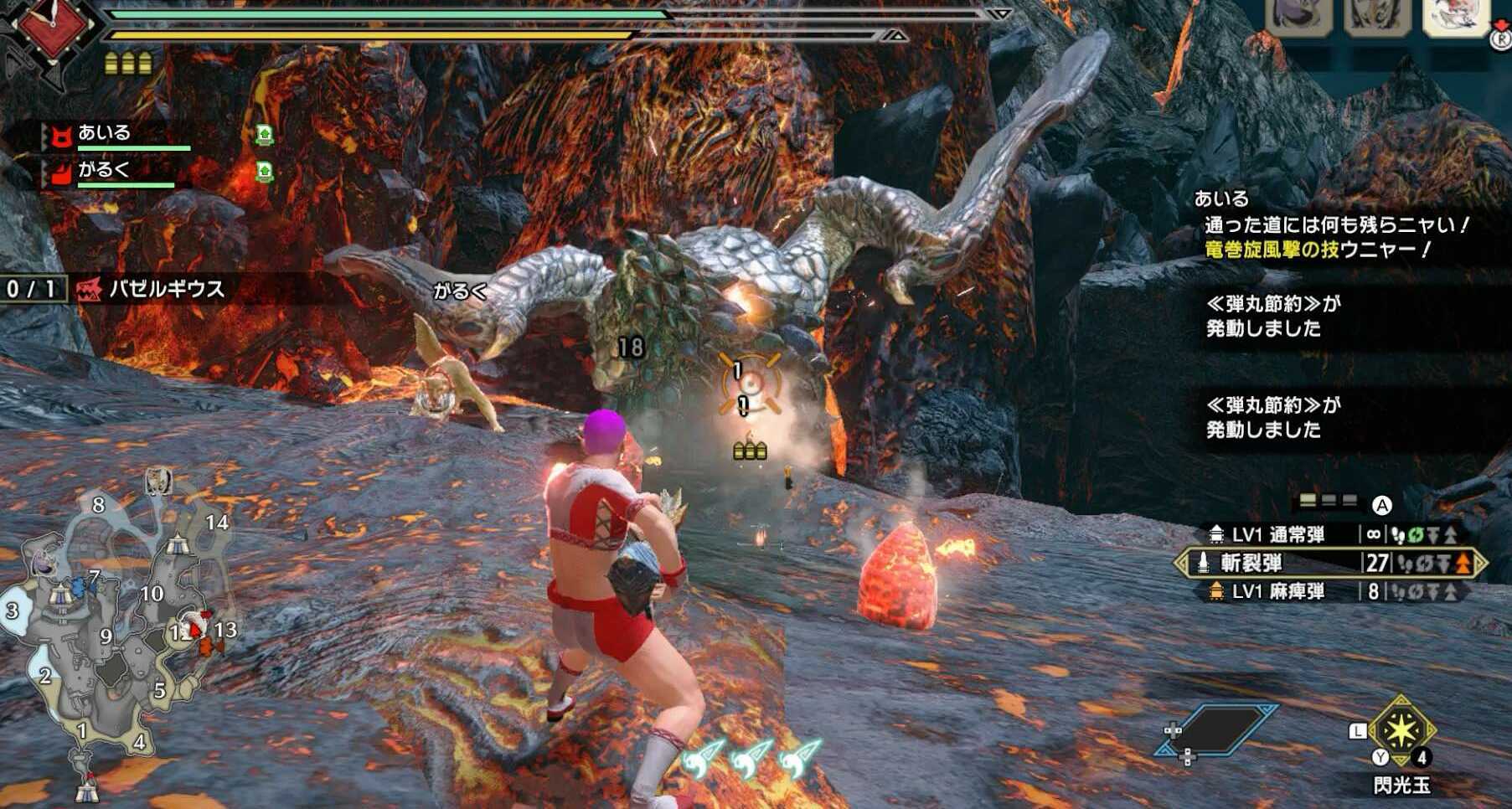Select the middle monster portrait icon

point(1376,17)
